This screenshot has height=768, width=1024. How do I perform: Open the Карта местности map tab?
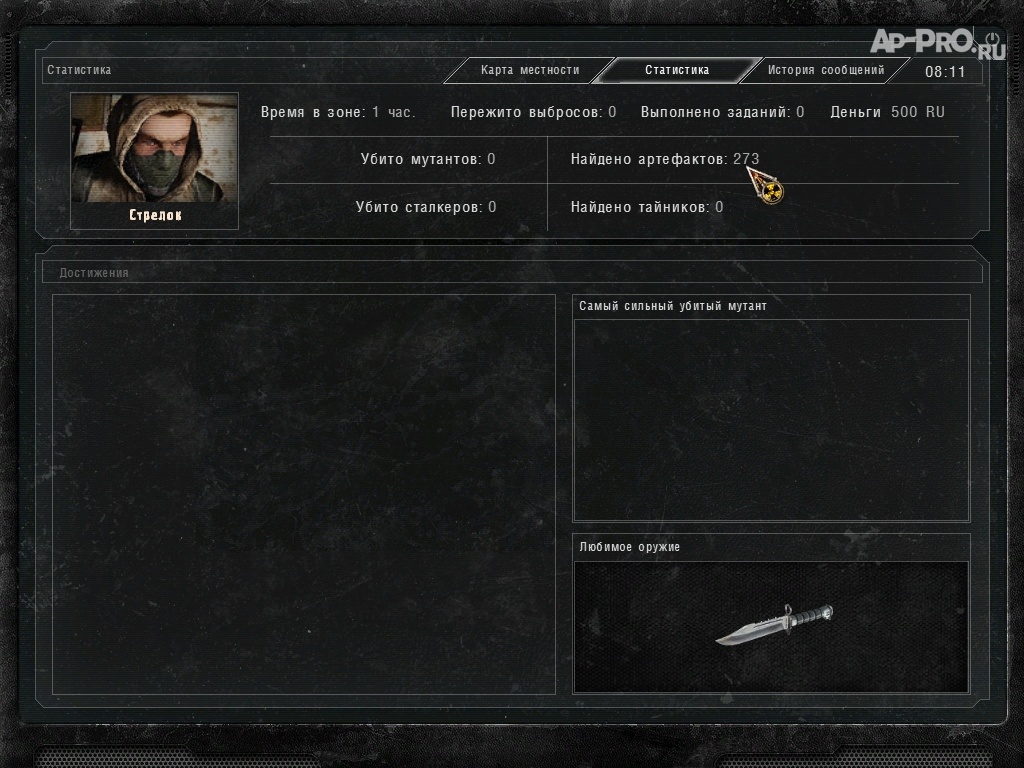tap(529, 71)
